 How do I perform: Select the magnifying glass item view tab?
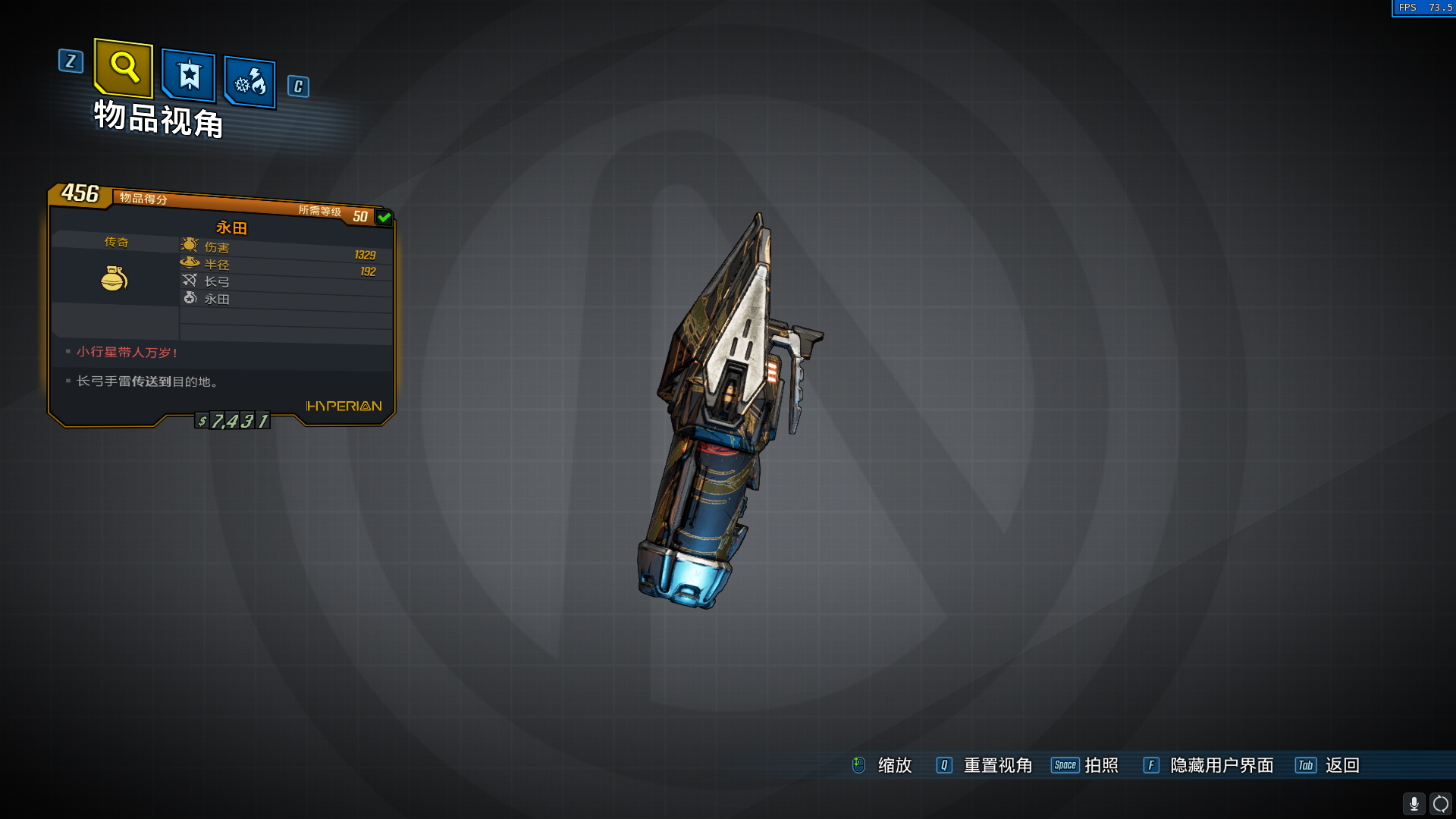124,68
